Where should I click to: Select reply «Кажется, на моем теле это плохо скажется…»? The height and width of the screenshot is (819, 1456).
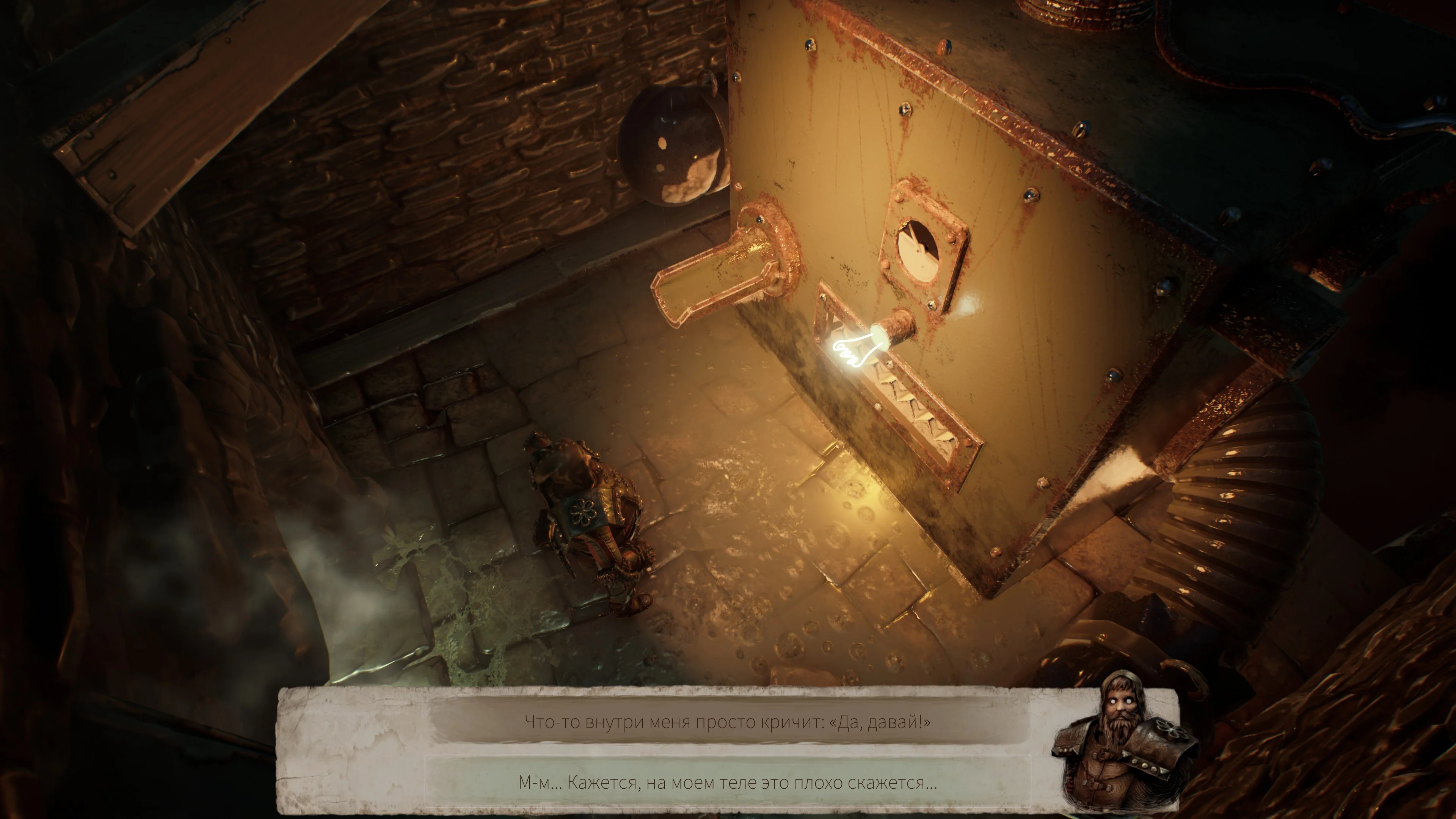point(728,783)
